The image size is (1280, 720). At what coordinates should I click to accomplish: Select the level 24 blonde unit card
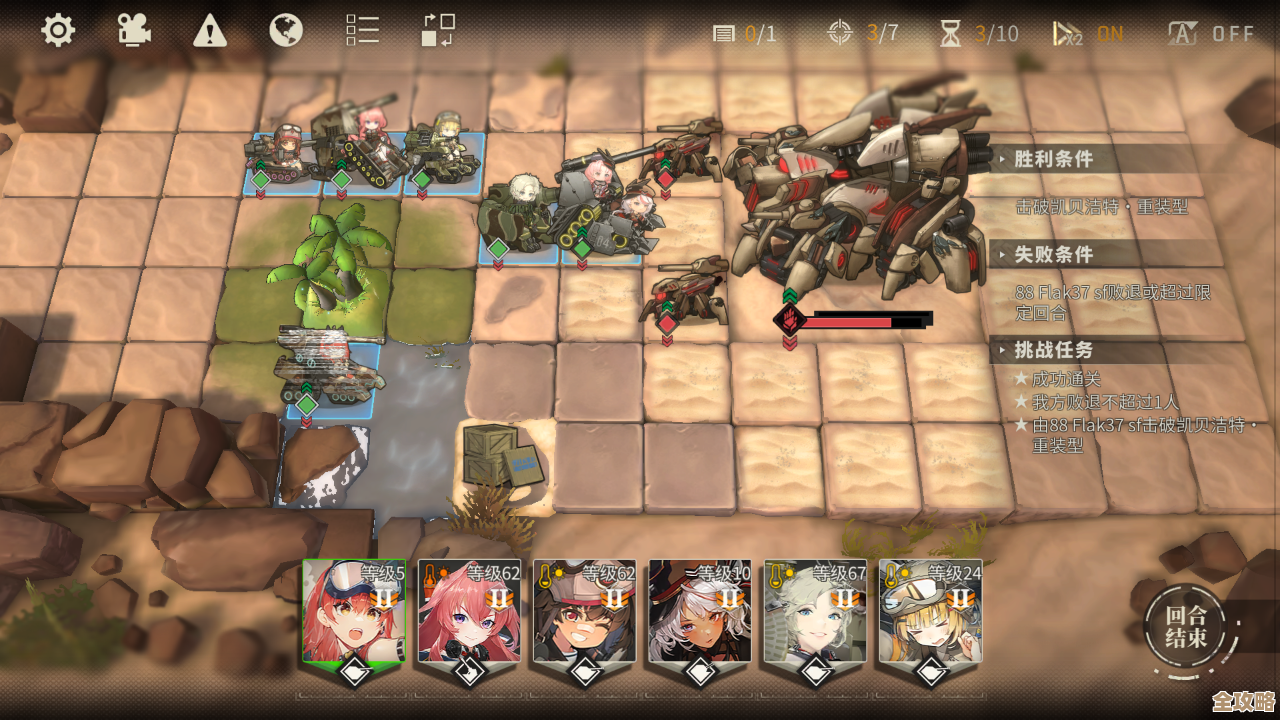coord(930,612)
